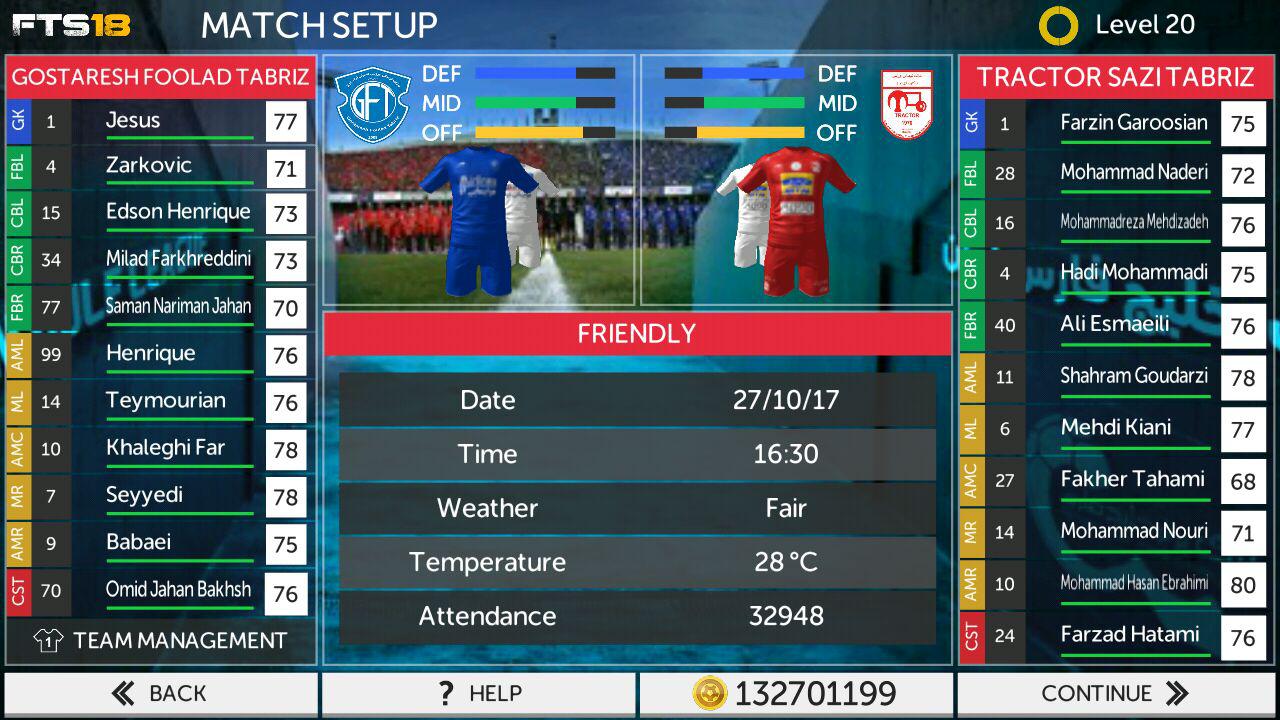
Task: Continue to the match
Action: pyautogui.click(x=1116, y=693)
